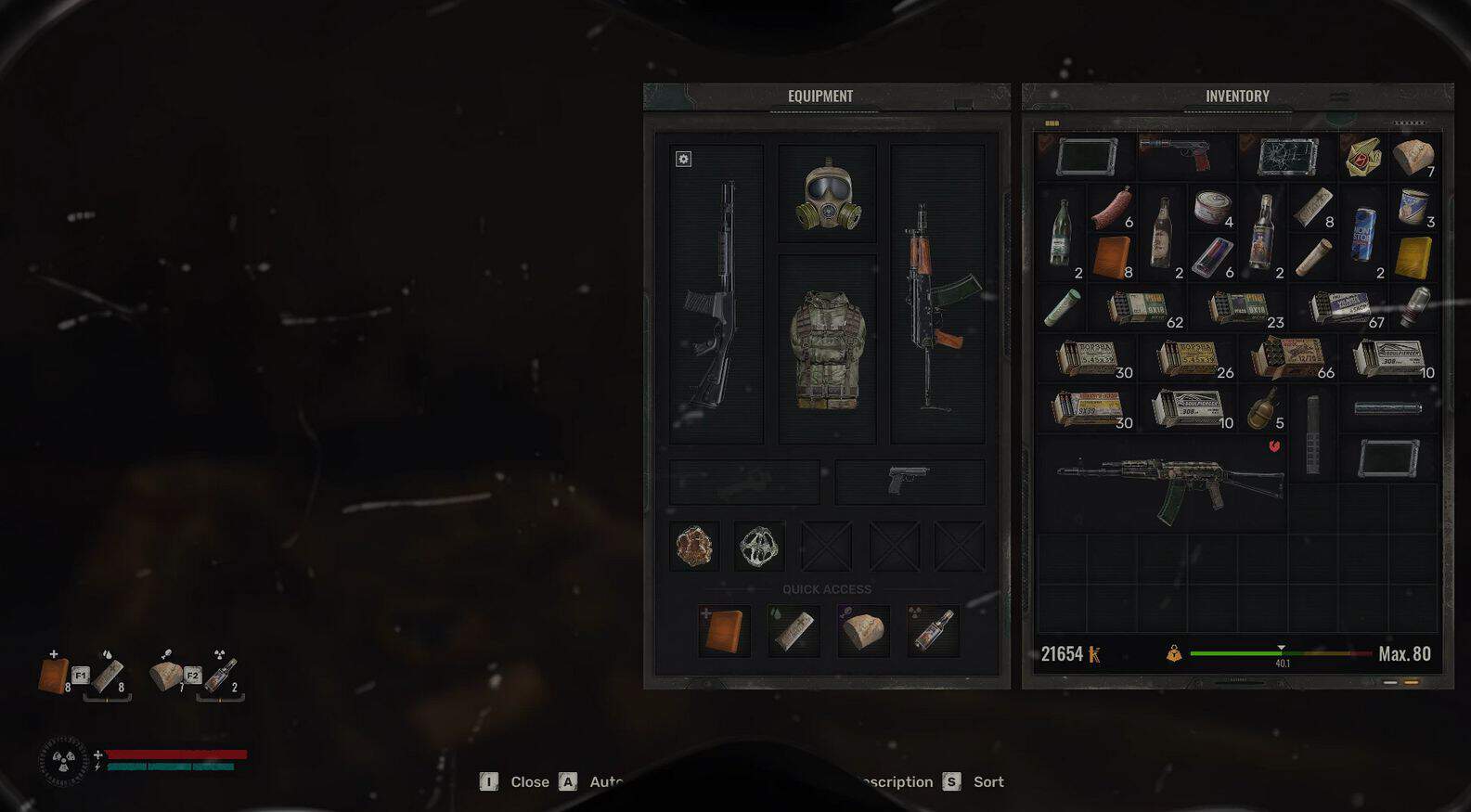Screen dimensions: 1471x812
Task: Click the equipped pistol sidearm slot
Action: pos(909,481)
